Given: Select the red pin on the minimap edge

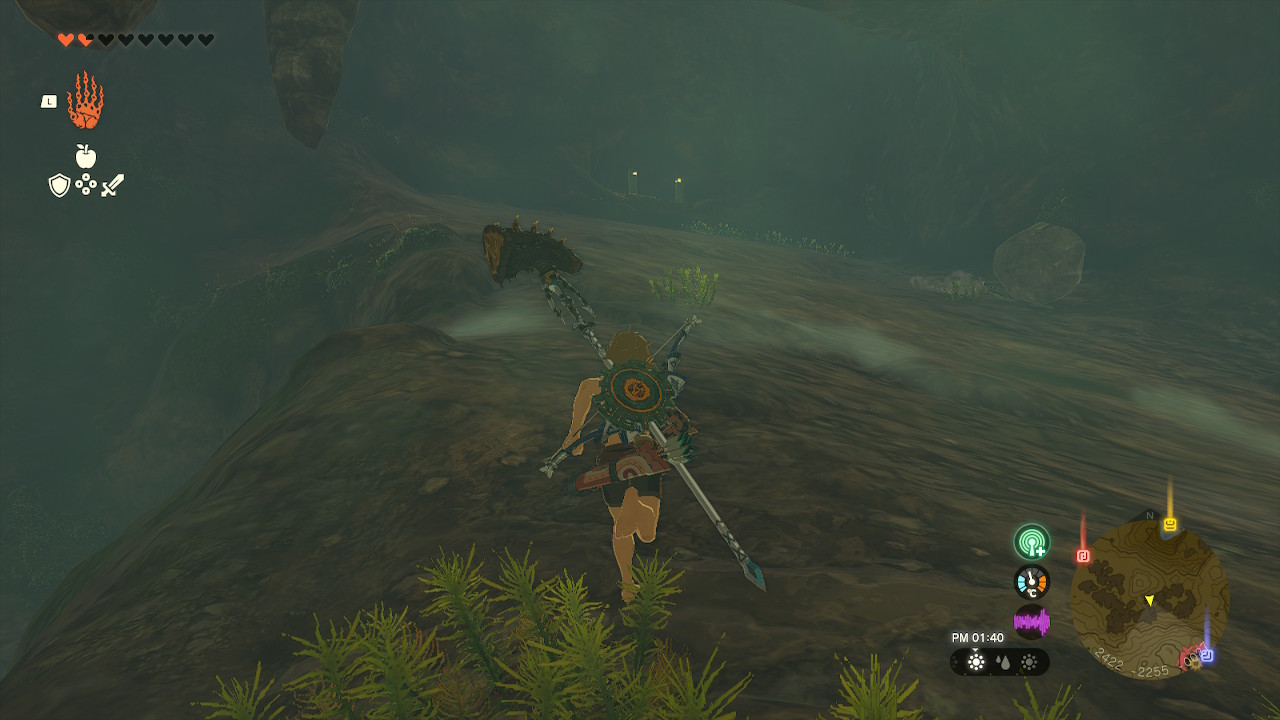Looking at the screenshot, I should tap(1083, 555).
